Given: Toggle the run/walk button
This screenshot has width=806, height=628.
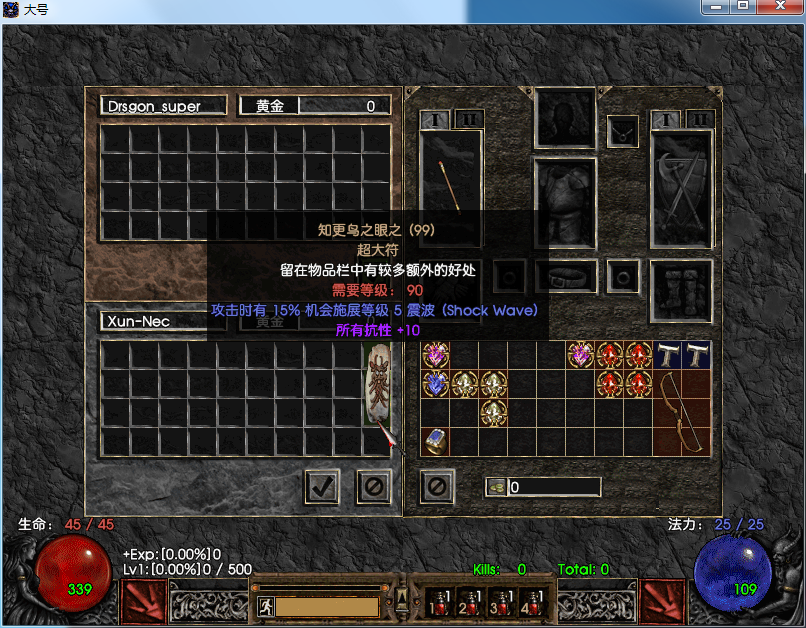Looking at the screenshot, I should pos(266,606).
